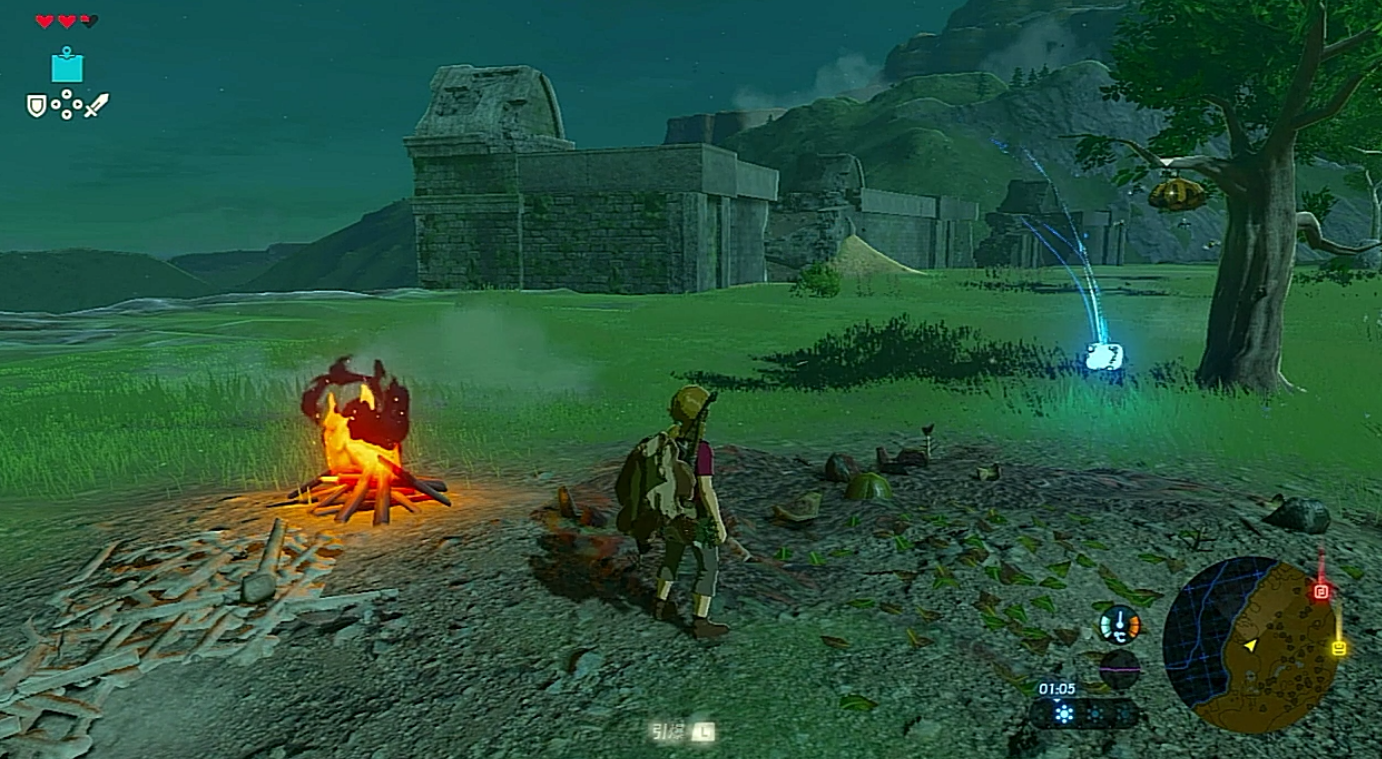Open the shield quick-select icon
The width and height of the screenshot is (1382, 759).
(36, 105)
